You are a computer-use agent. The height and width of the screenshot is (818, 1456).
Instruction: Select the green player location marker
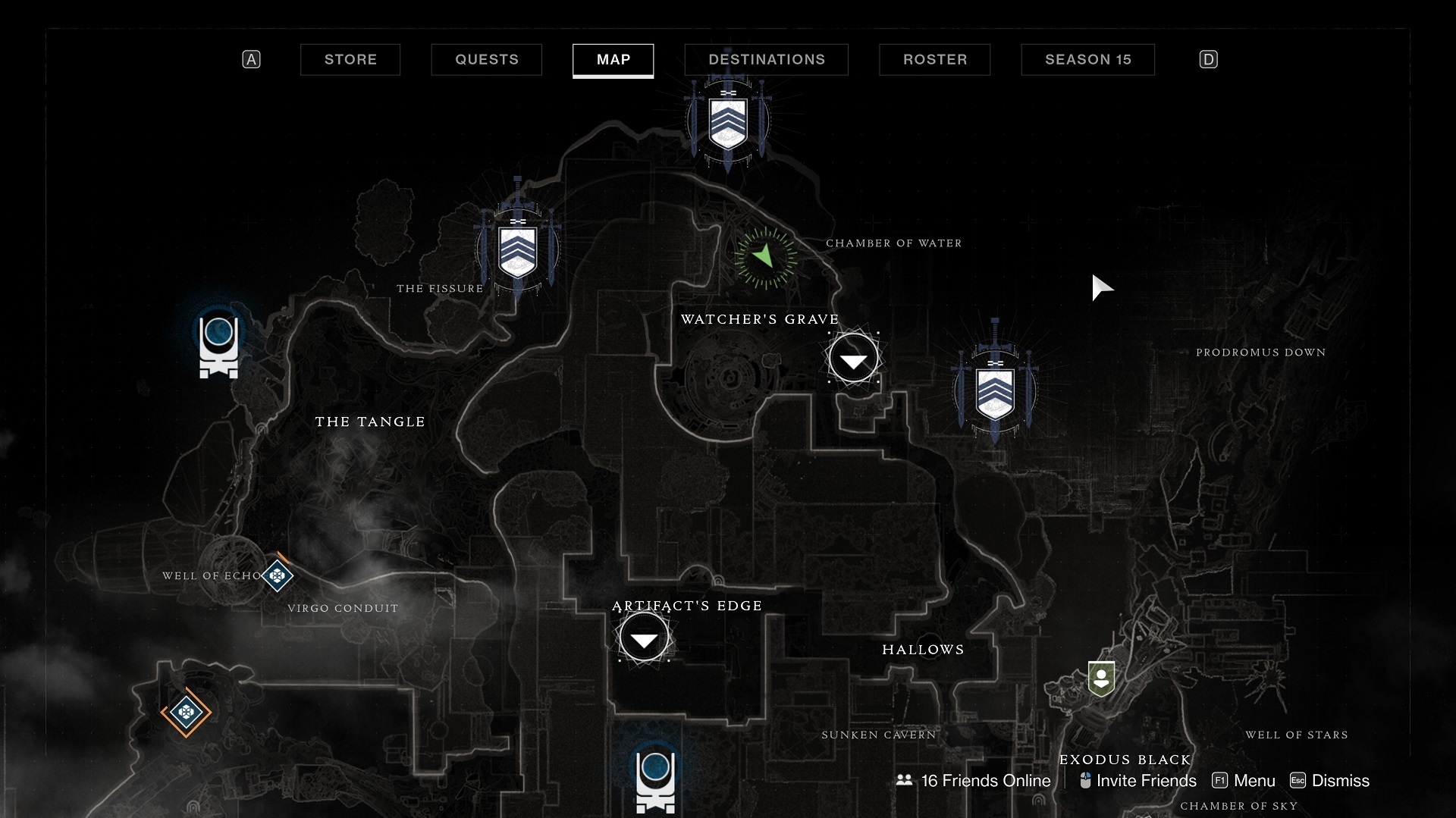click(x=765, y=257)
